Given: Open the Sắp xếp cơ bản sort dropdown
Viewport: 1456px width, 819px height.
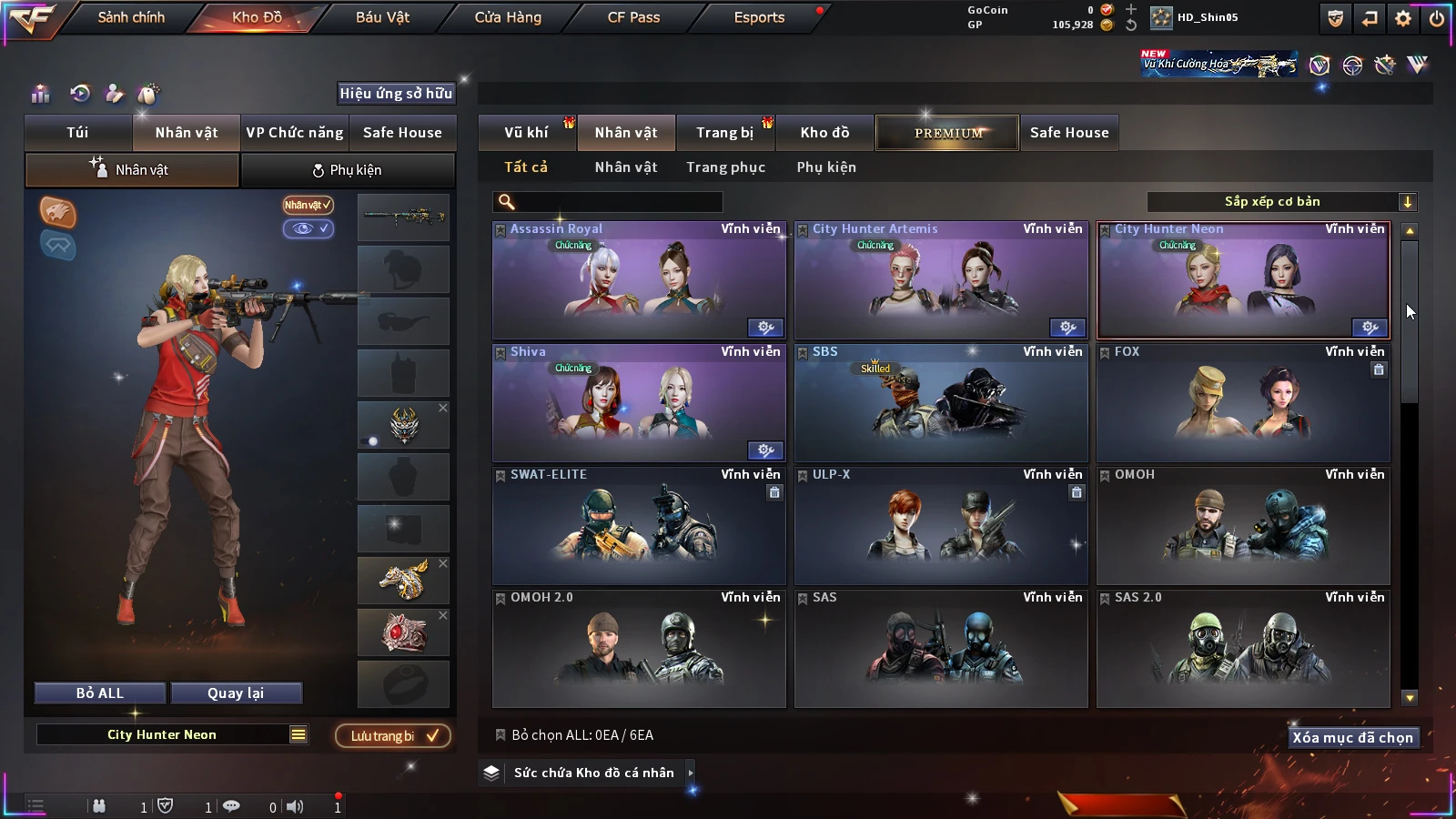Looking at the screenshot, I should tap(1281, 202).
